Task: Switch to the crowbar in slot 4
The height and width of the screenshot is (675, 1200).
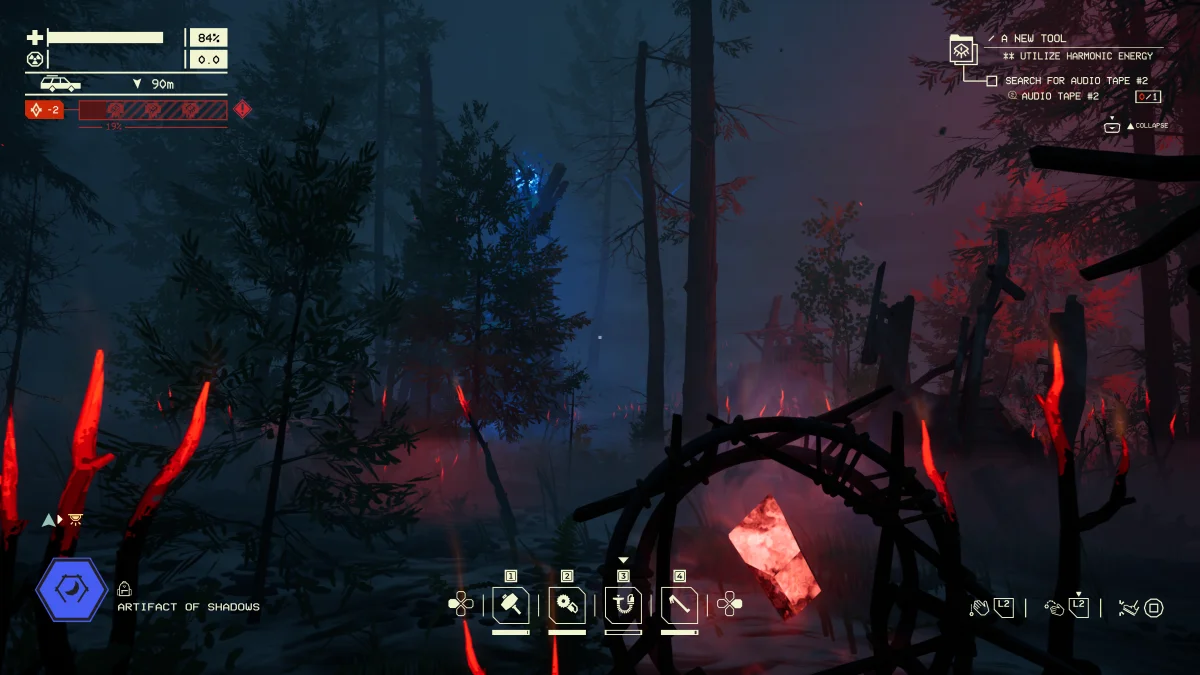Action: (679, 605)
